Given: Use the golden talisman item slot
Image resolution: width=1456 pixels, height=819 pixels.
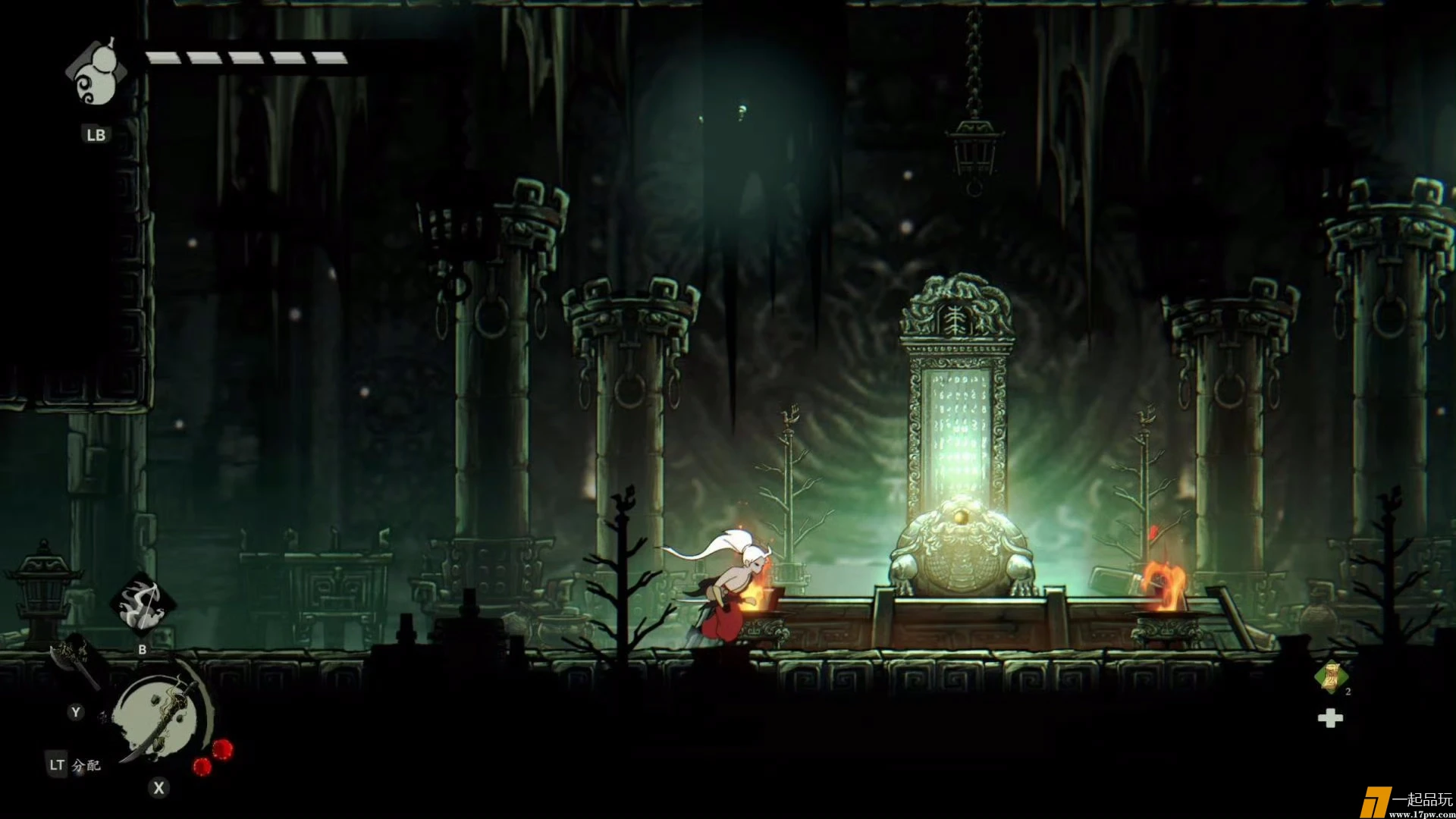Looking at the screenshot, I should (x=1331, y=677).
